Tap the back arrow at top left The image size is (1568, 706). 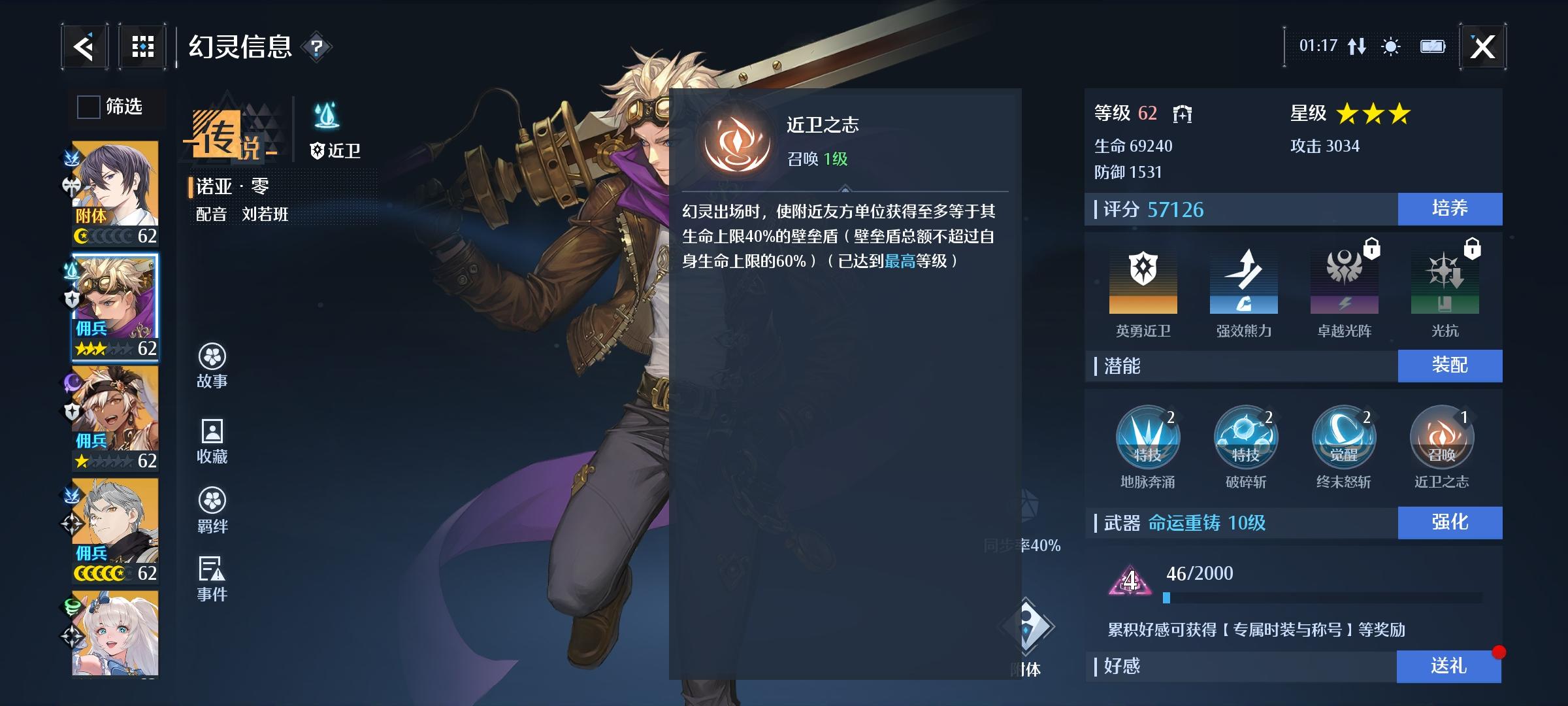pyautogui.click(x=86, y=46)
